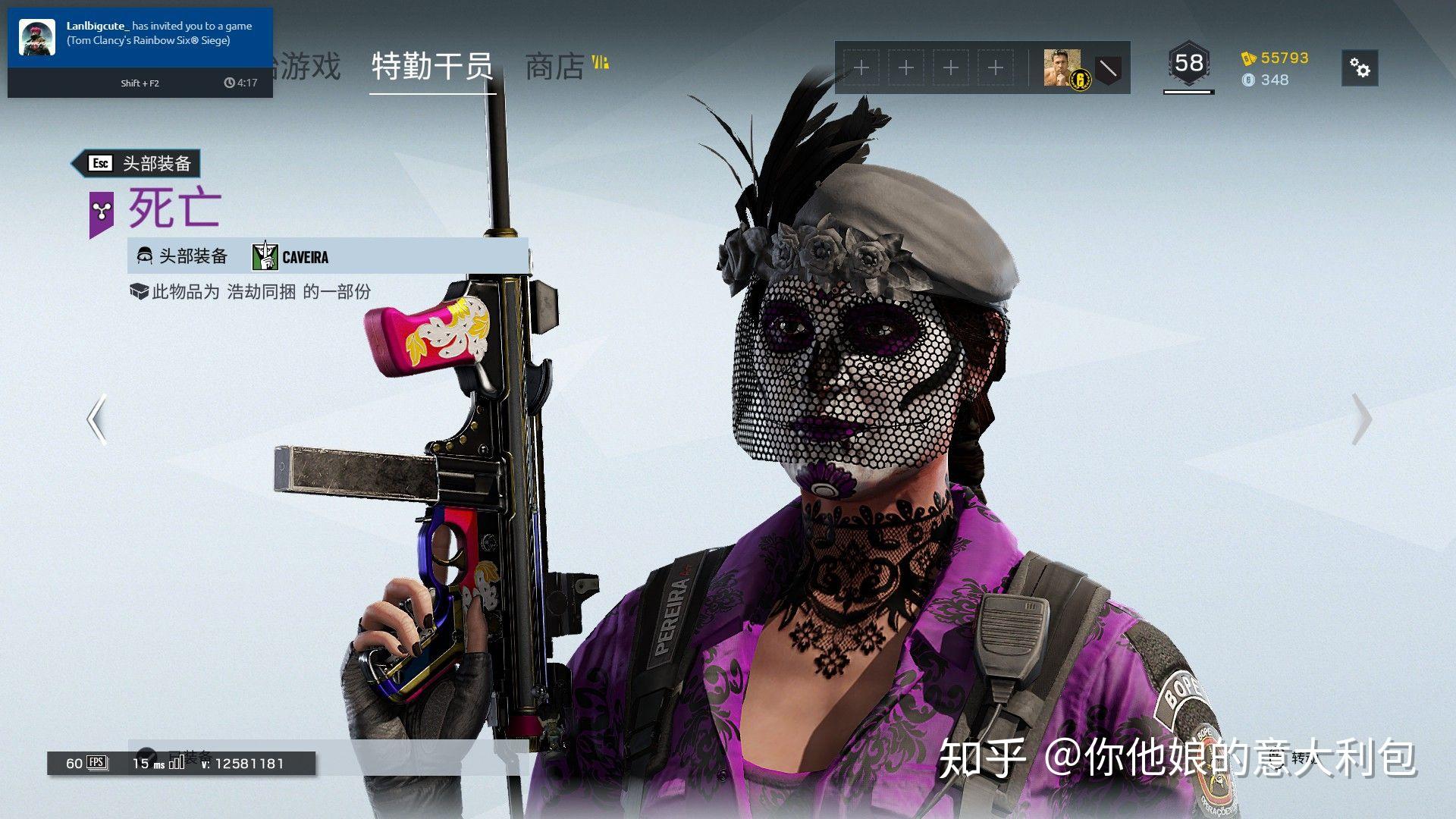Open the player profile avatar

click(x=1062, y=68)
